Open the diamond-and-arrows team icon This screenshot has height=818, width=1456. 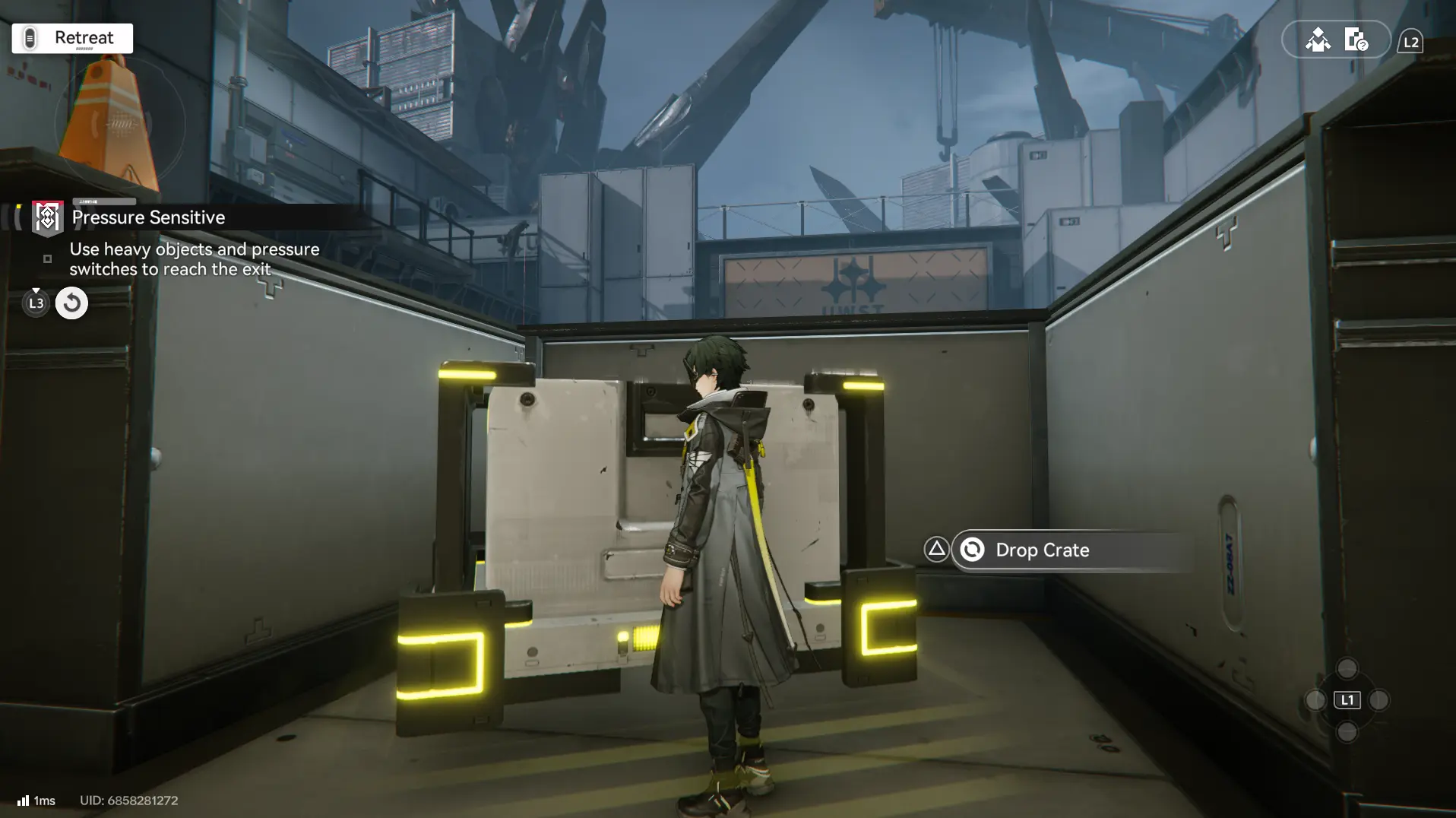click(x=1318, y=40)
